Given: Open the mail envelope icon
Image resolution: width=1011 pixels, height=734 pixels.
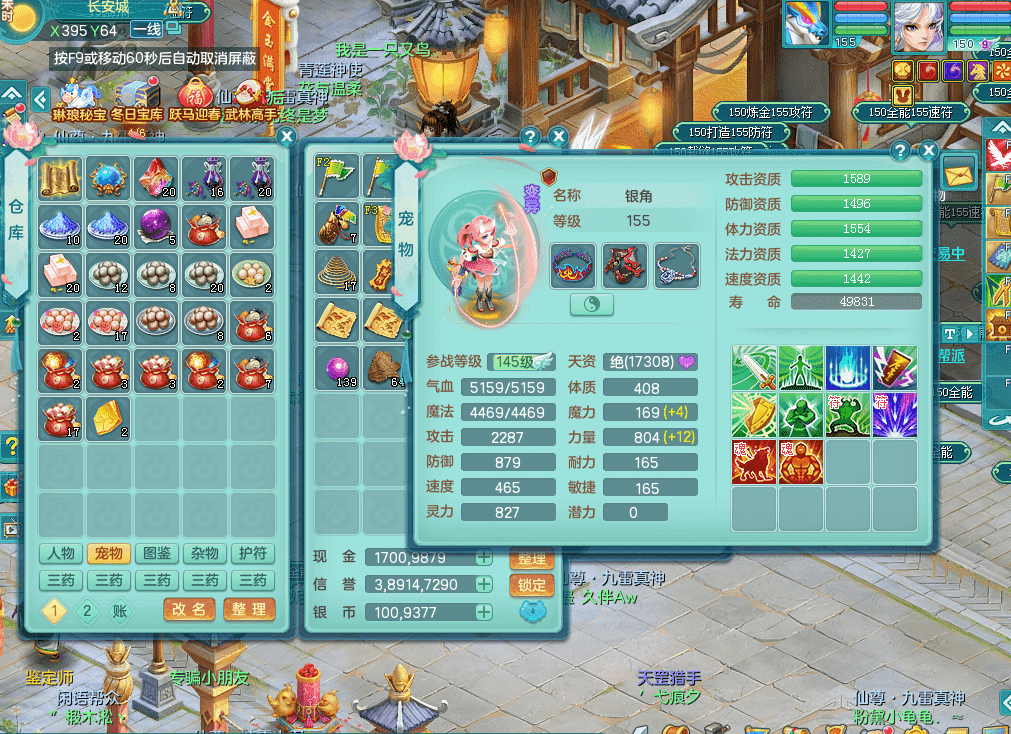Looking at the screenshot, I should click(x=958, y=174).
